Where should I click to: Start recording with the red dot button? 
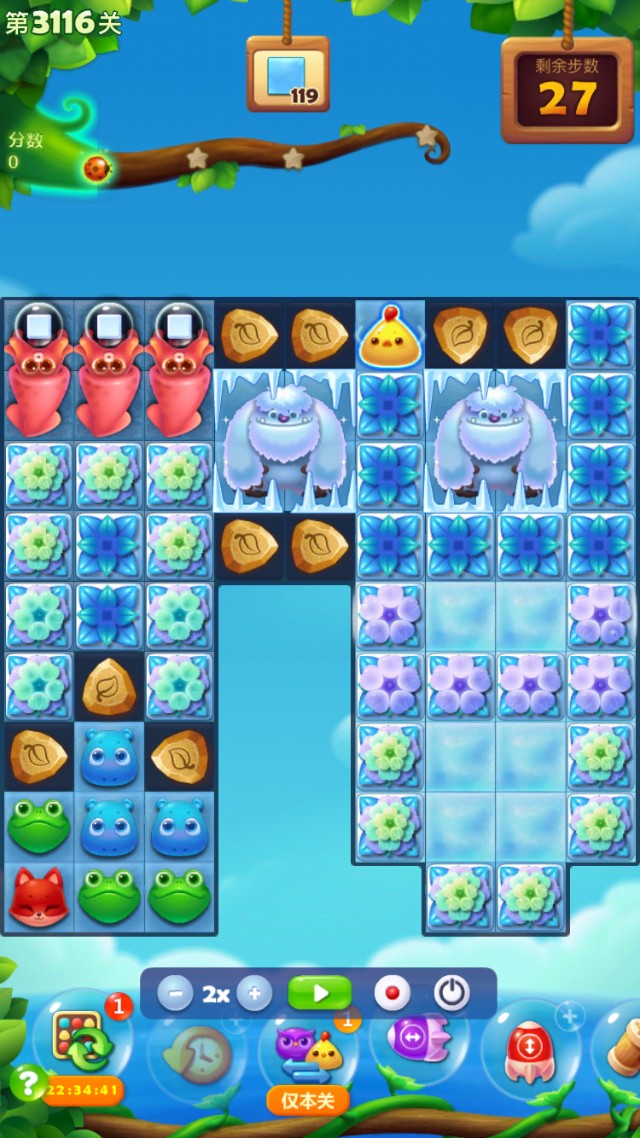(392, 994)
